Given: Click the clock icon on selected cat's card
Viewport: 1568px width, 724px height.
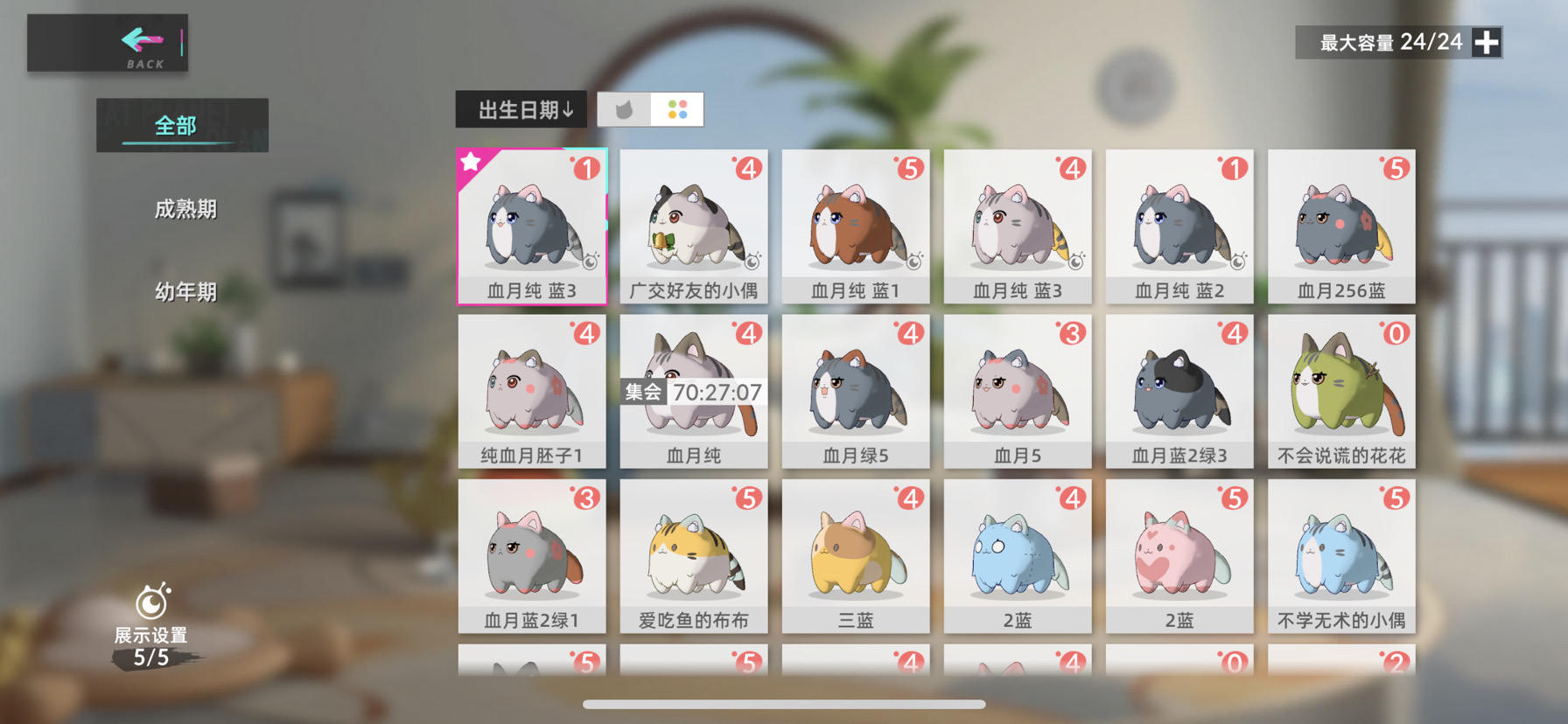Looking at the screenshot, I should click(591, 261).
